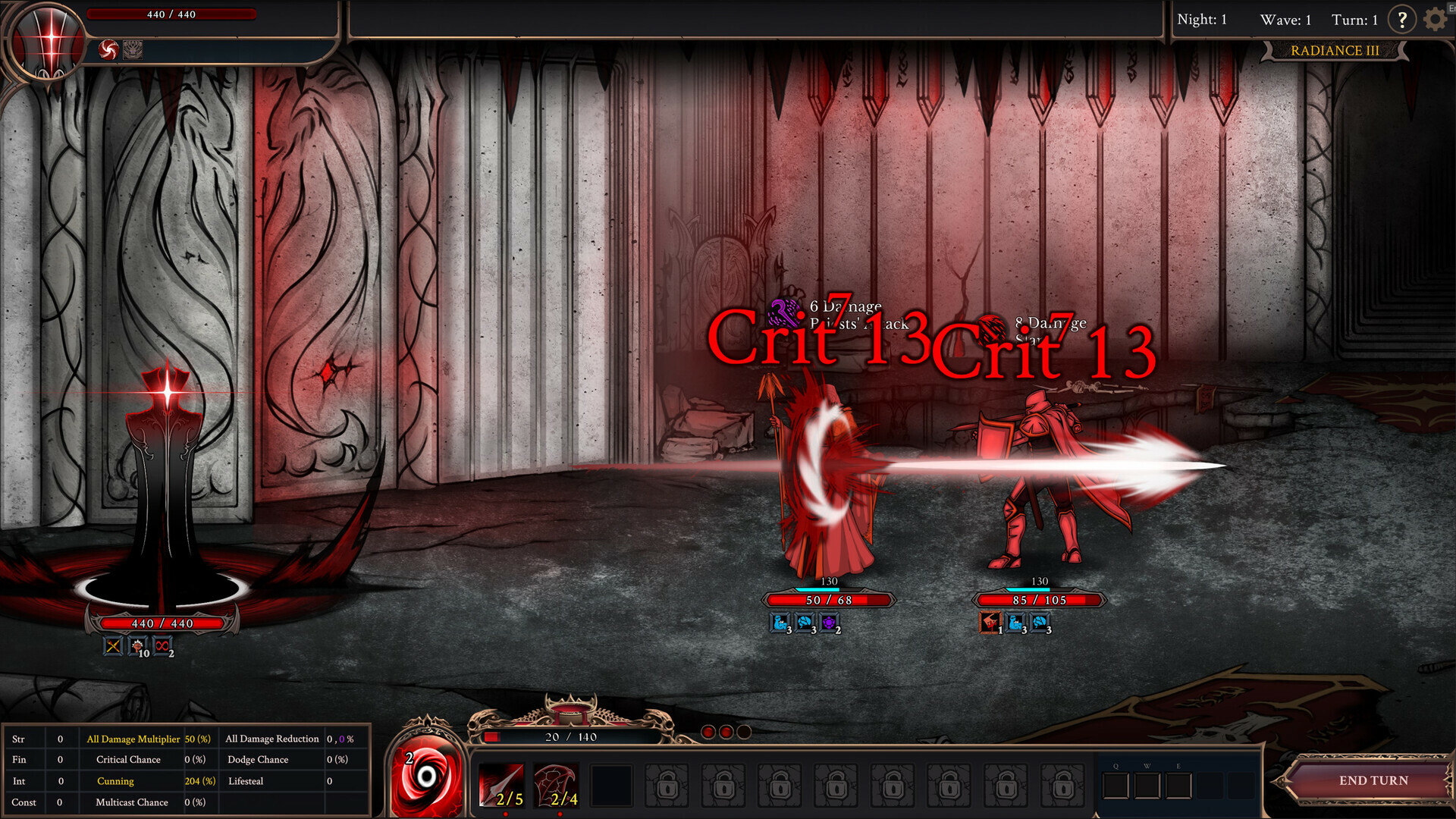Click the Turn: 1 indicator

pyautogui.click(x=1354, y=19)
